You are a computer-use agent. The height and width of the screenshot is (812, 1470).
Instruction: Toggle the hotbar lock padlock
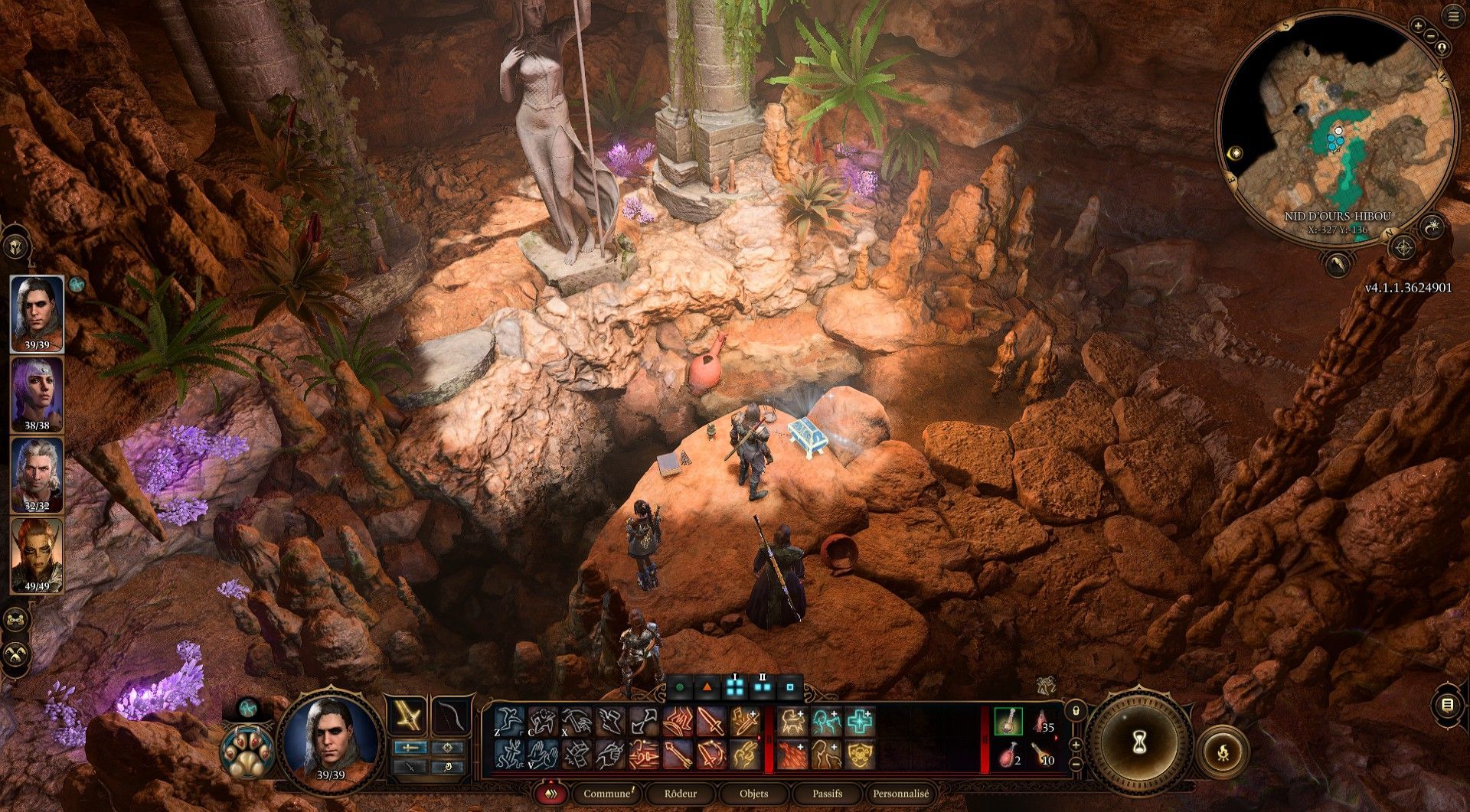pos(1076,711)
